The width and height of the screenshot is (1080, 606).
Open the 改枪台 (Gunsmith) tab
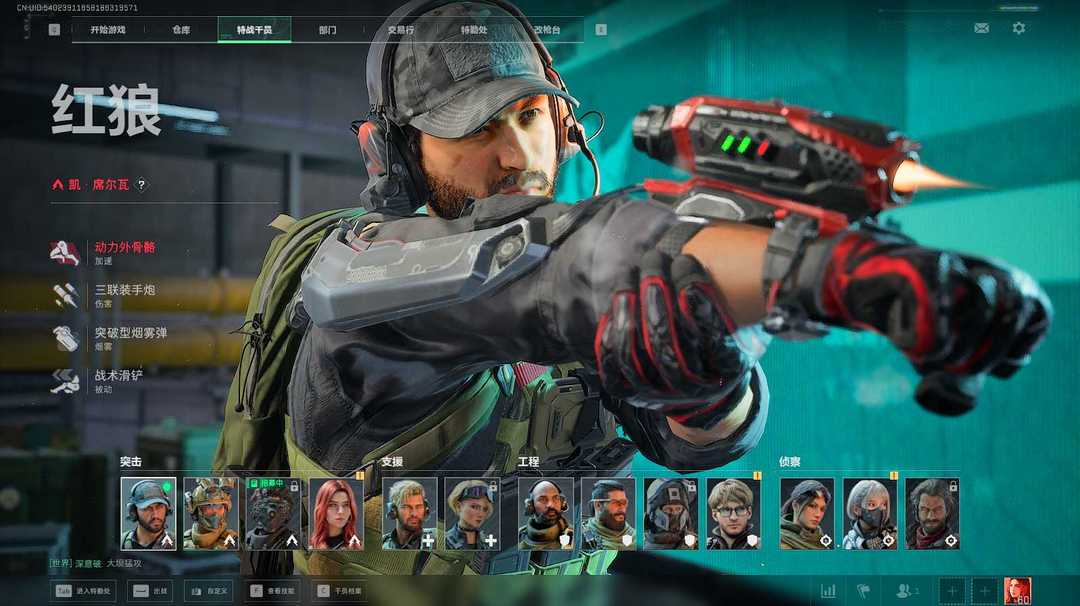point(547,30)
